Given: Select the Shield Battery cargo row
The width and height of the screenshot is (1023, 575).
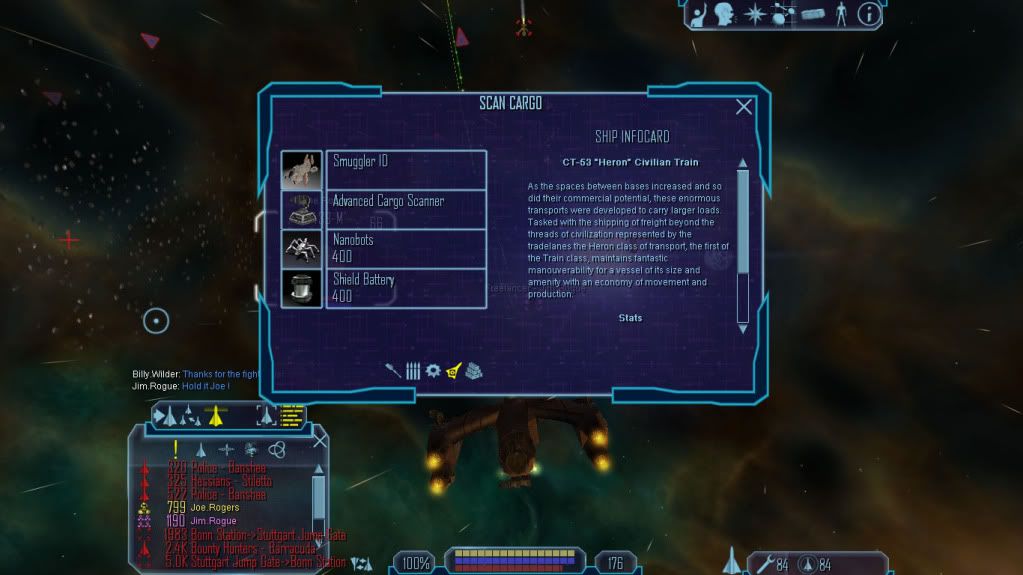Looking at the screenshot, I should [x=406, y=288].
